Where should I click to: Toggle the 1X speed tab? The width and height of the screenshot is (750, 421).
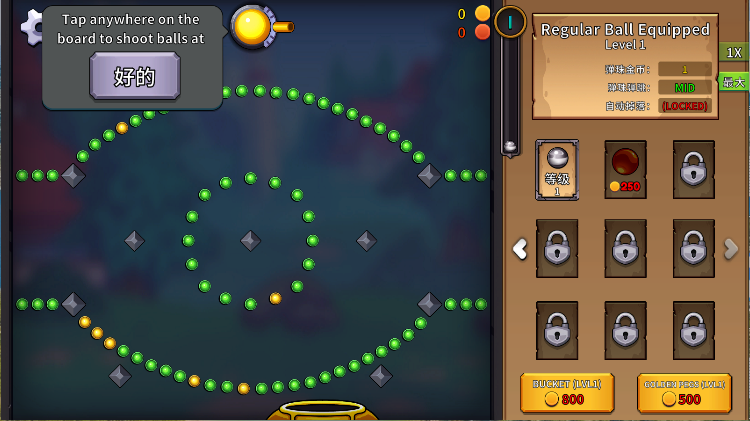[x=734, y=52]
